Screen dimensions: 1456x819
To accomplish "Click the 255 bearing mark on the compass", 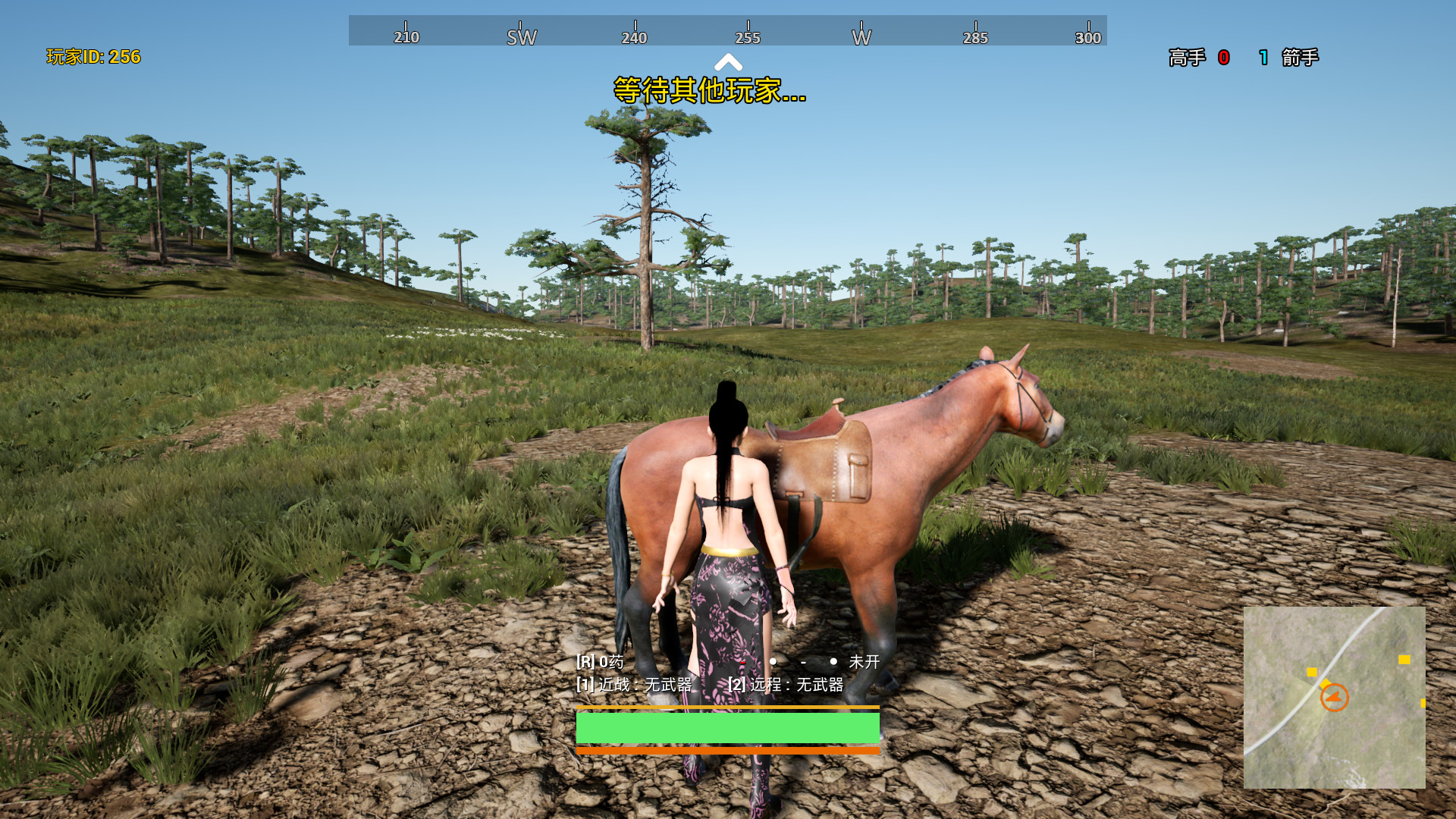I will tap(749, 36).
